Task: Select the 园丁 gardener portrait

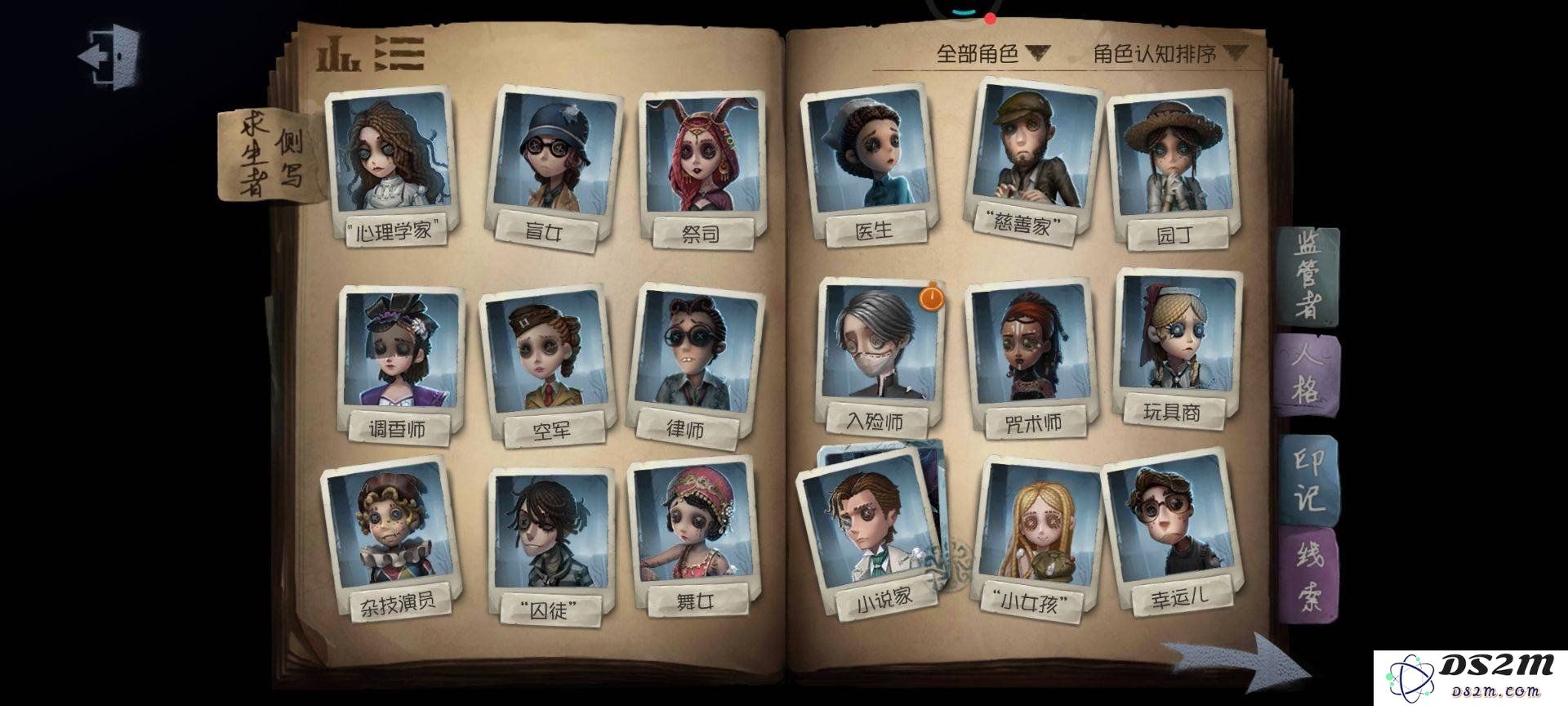Action: tap(1171, 168)
